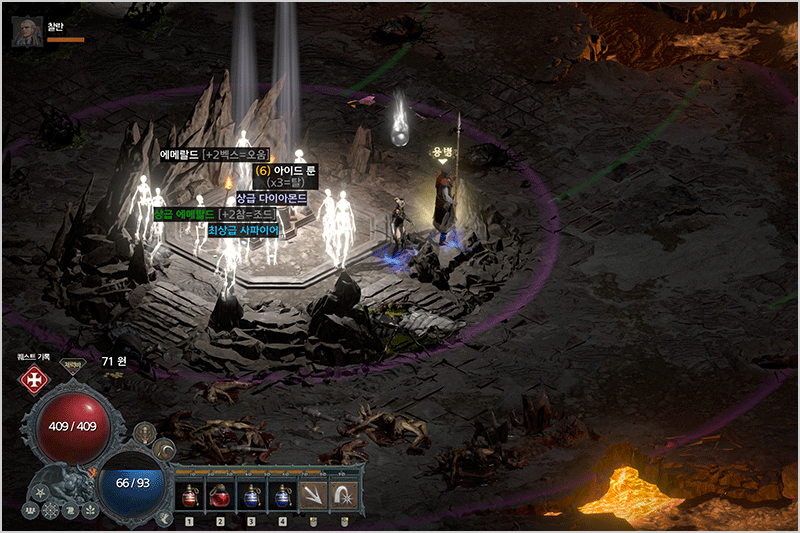The width and height of the screenshot is (800, 533).
Task: Pick up the 상급 다이아몬드 item label
Action: 270,199
